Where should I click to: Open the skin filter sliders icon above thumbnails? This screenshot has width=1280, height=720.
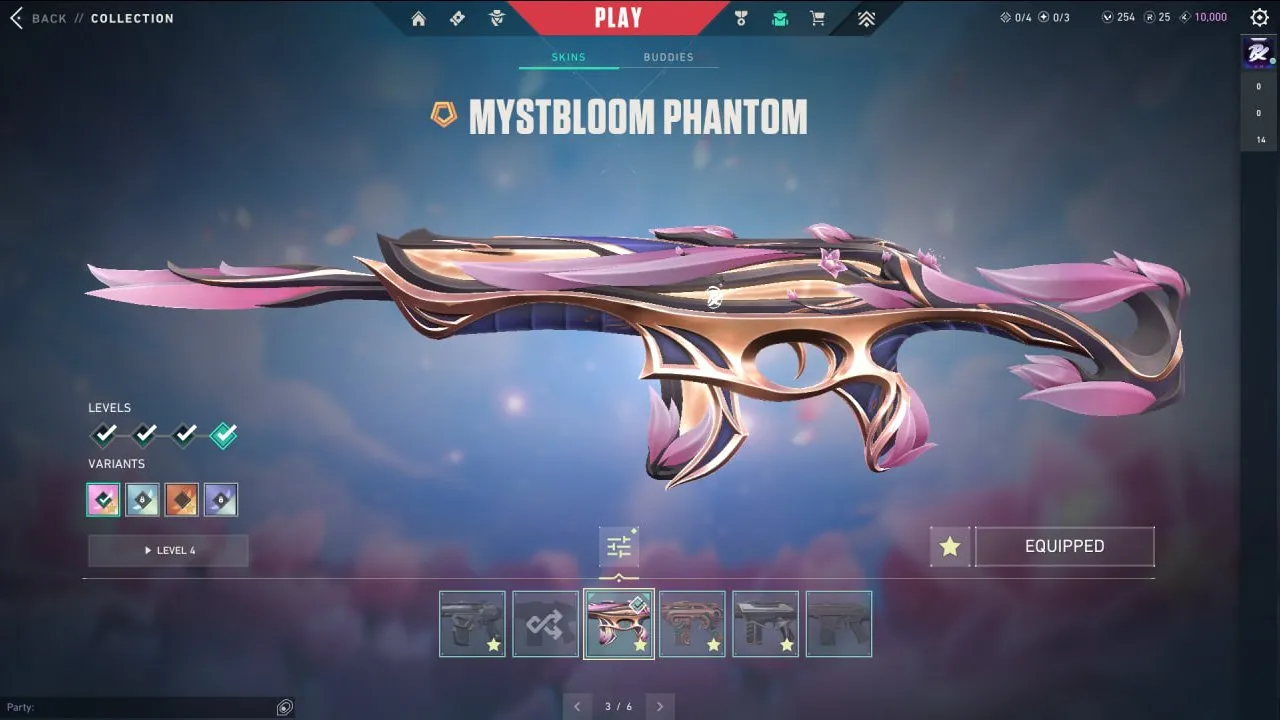click(x=618, y=545)
